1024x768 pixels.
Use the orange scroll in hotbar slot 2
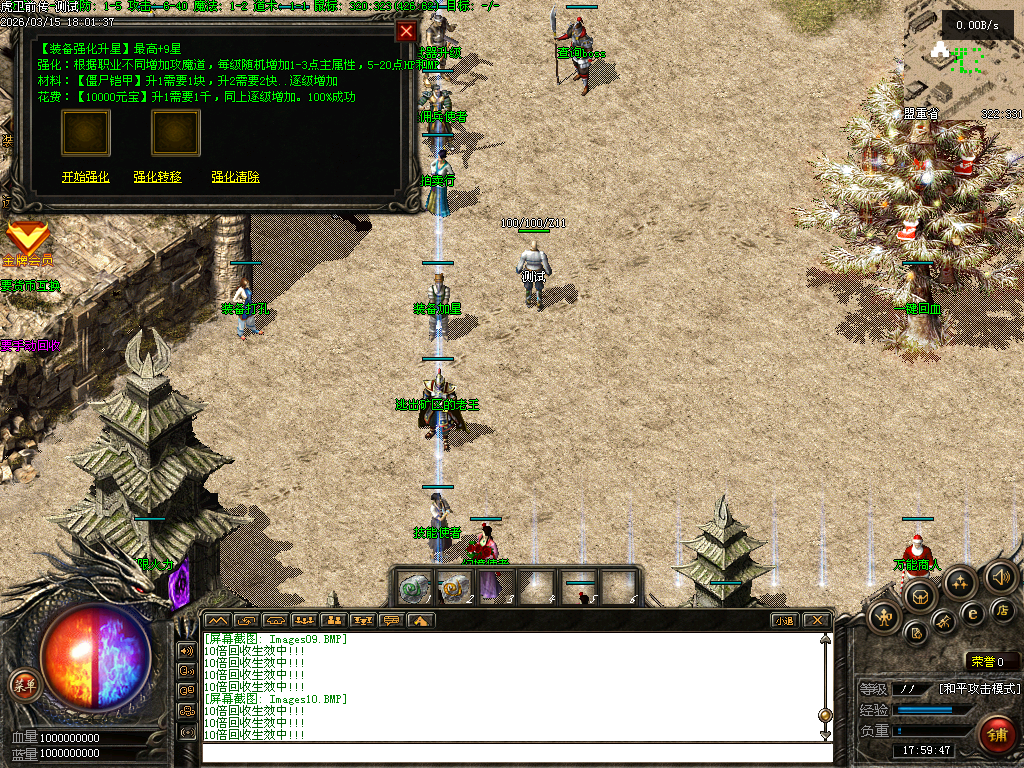457,588
